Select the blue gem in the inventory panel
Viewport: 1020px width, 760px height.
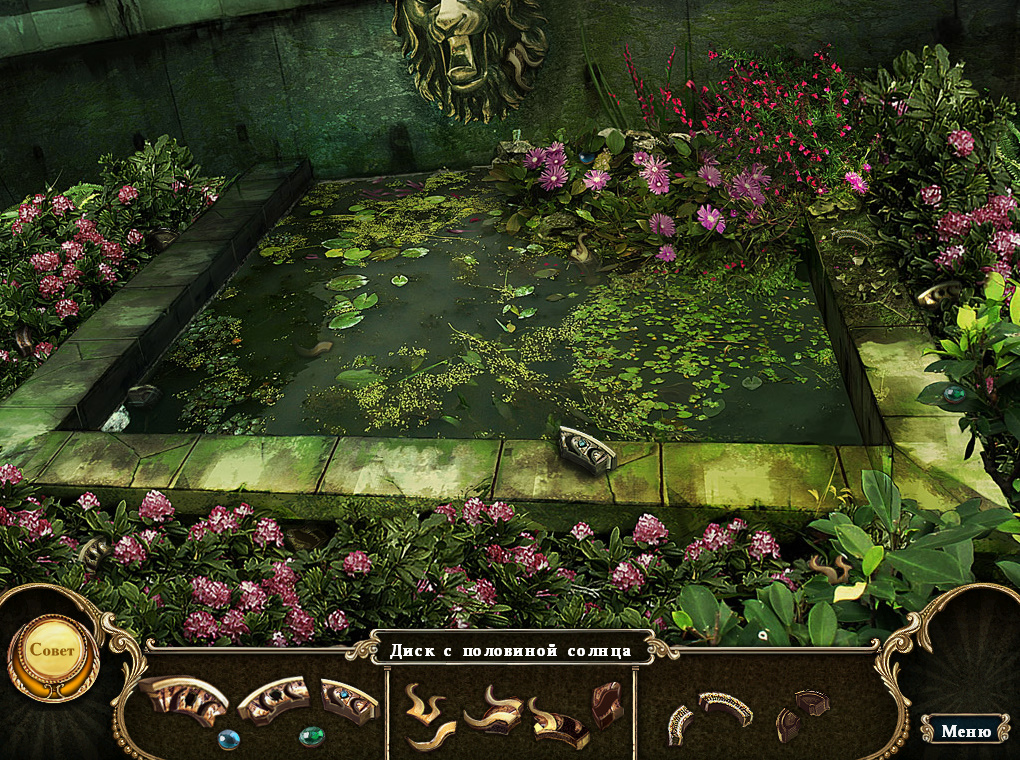pyautogui.click(x=229, y=740)
